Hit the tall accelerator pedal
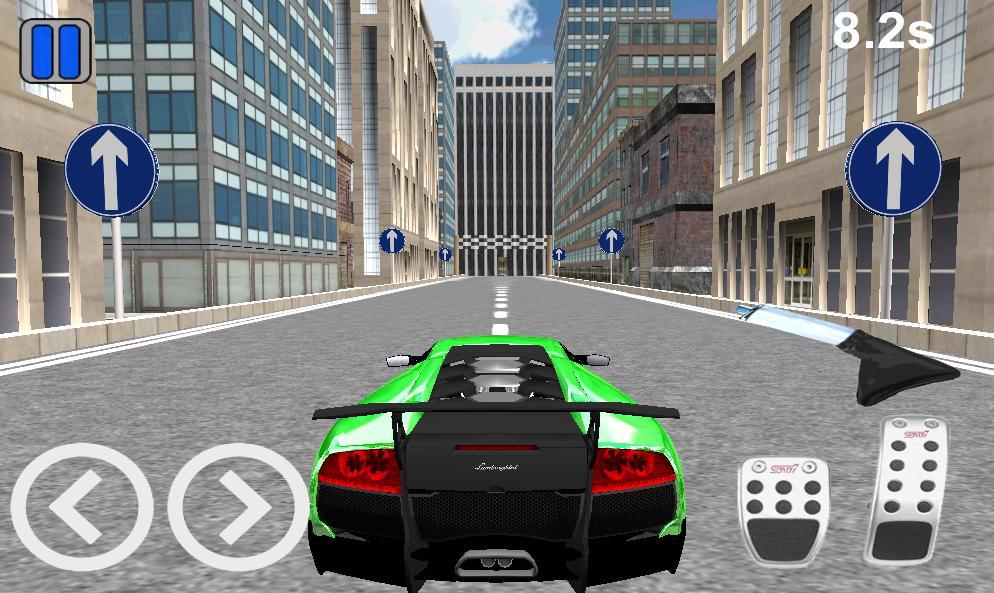 click(x=907, y=491)
